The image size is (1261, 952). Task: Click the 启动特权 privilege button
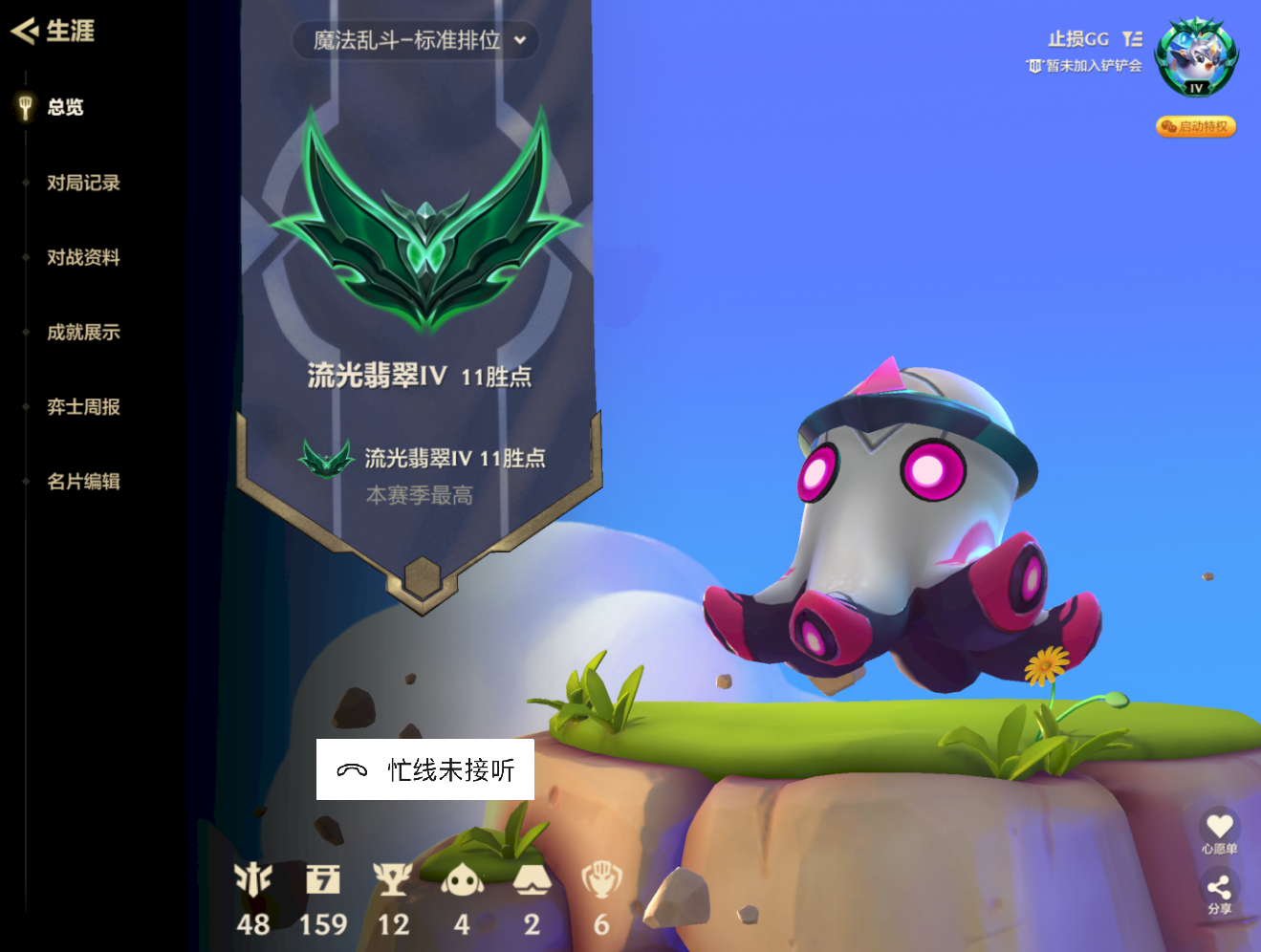1194,126
